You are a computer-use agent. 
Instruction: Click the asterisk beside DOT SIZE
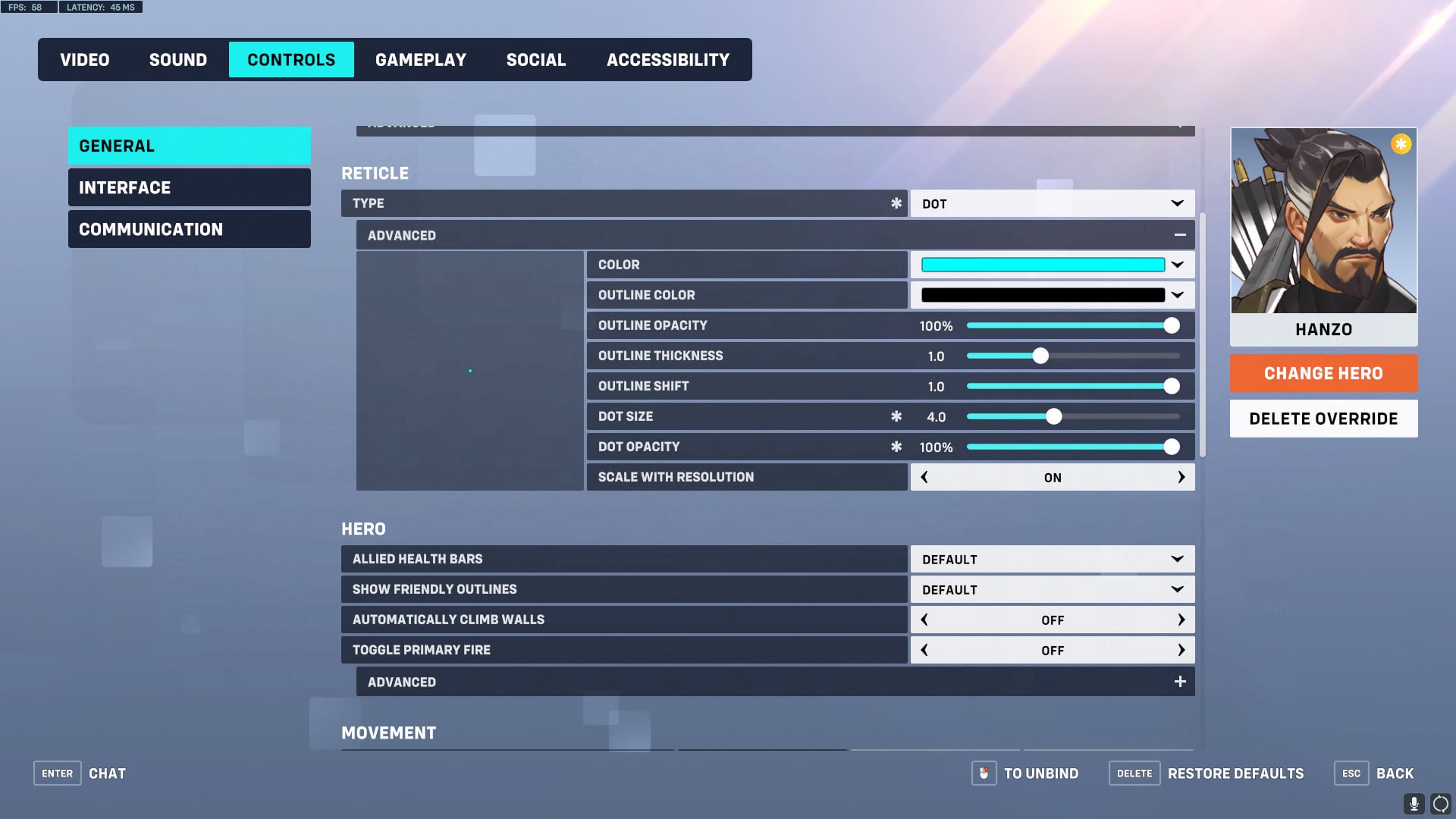click(896, 416)
